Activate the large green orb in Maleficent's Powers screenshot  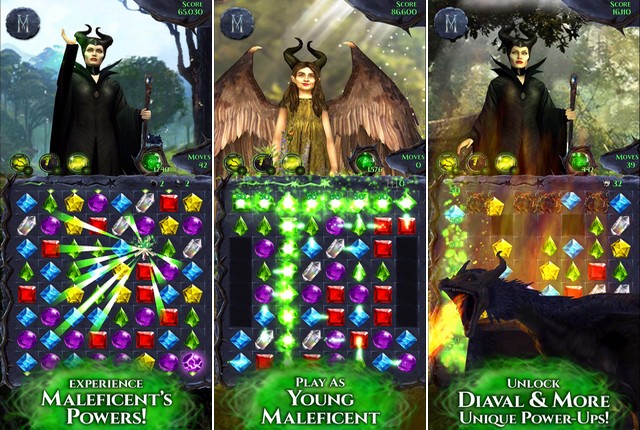(152, 160)
